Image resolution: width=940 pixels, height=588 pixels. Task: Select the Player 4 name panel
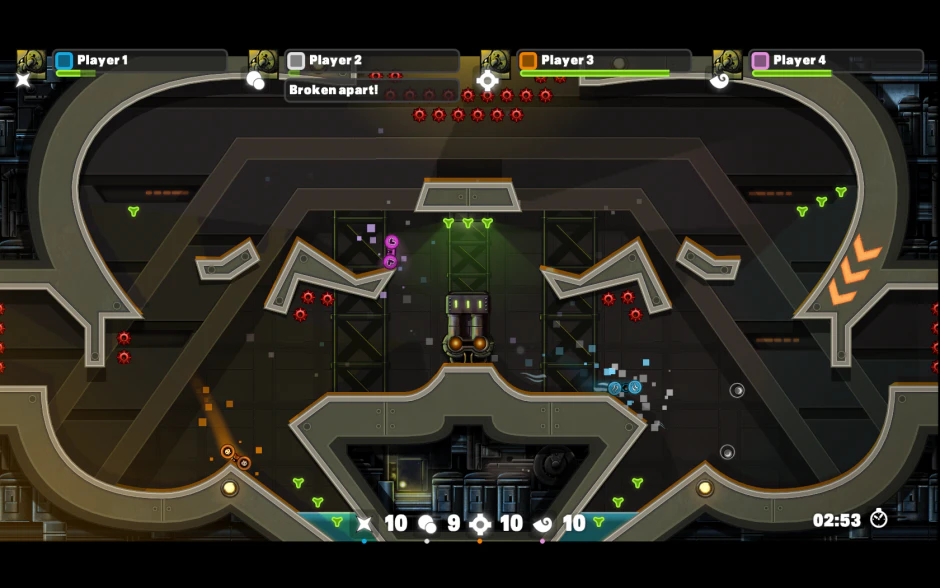pyautogui.click(x=836, y=61)
